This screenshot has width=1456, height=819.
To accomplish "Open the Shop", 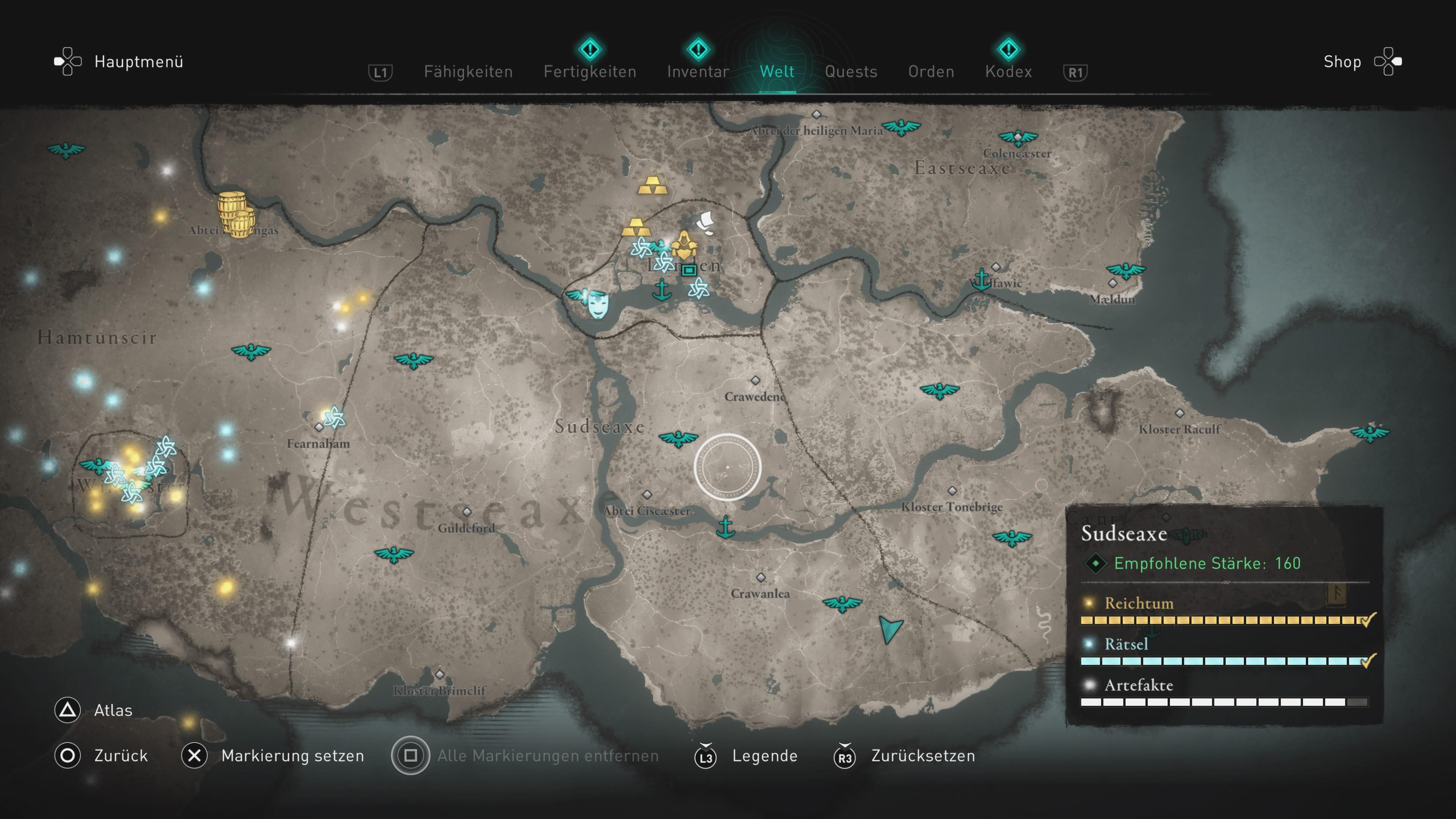I will pos(1342,61).
